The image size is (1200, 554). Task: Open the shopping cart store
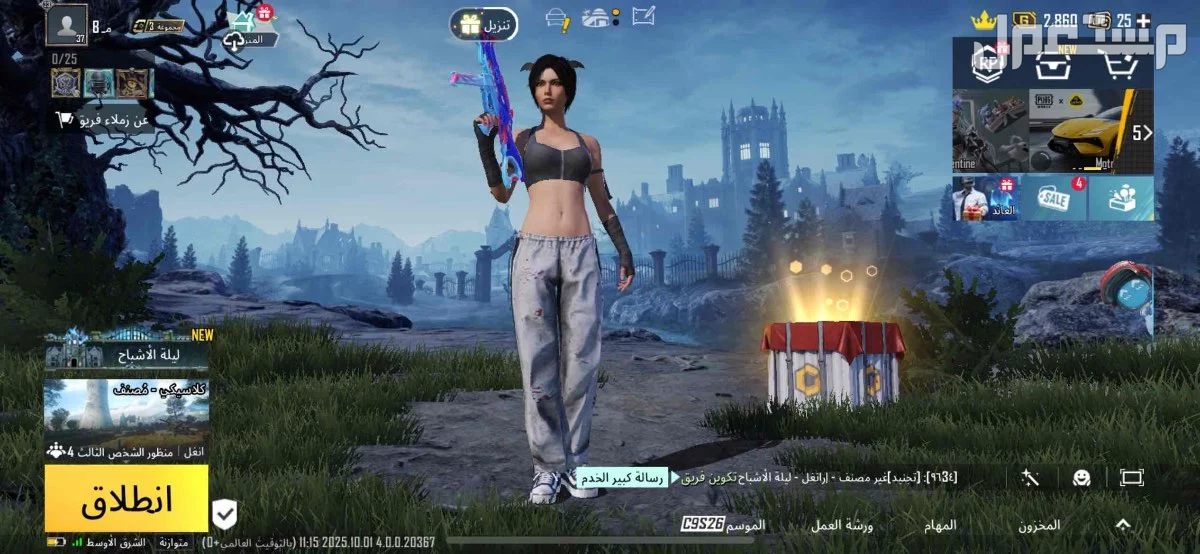tap(1122, 64)
